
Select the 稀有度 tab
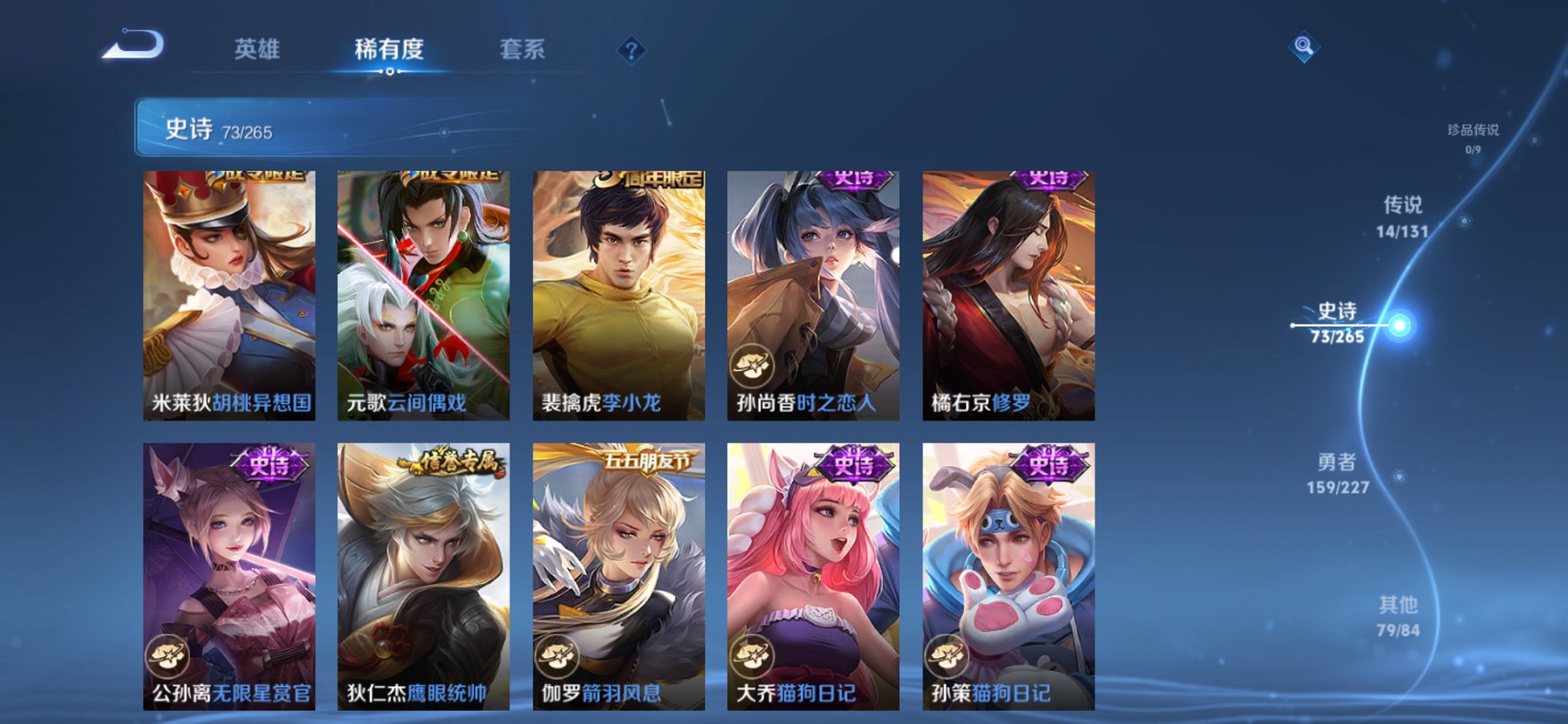pyautogui.click(x=390, y=50)
